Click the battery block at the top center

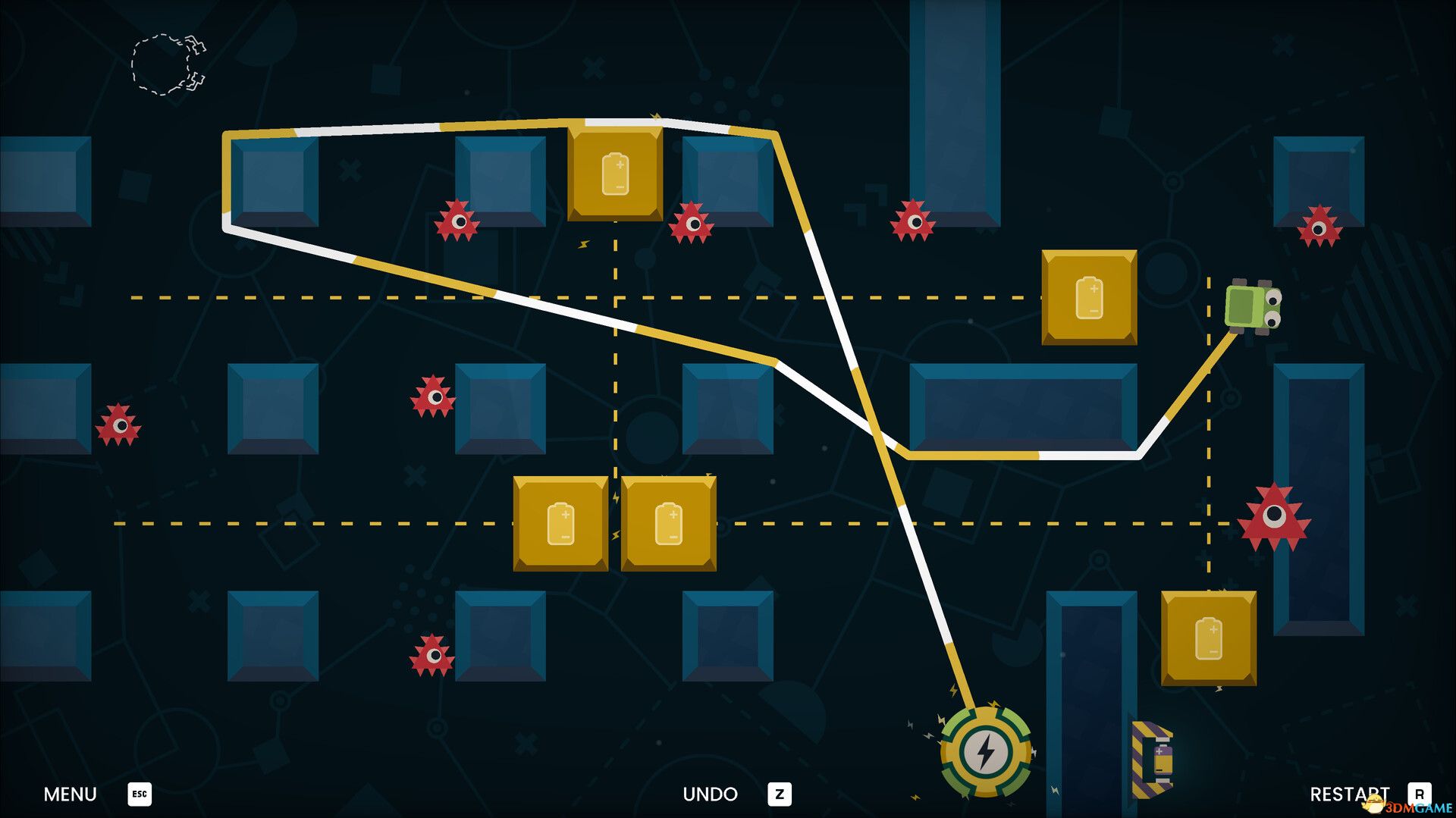614,173
